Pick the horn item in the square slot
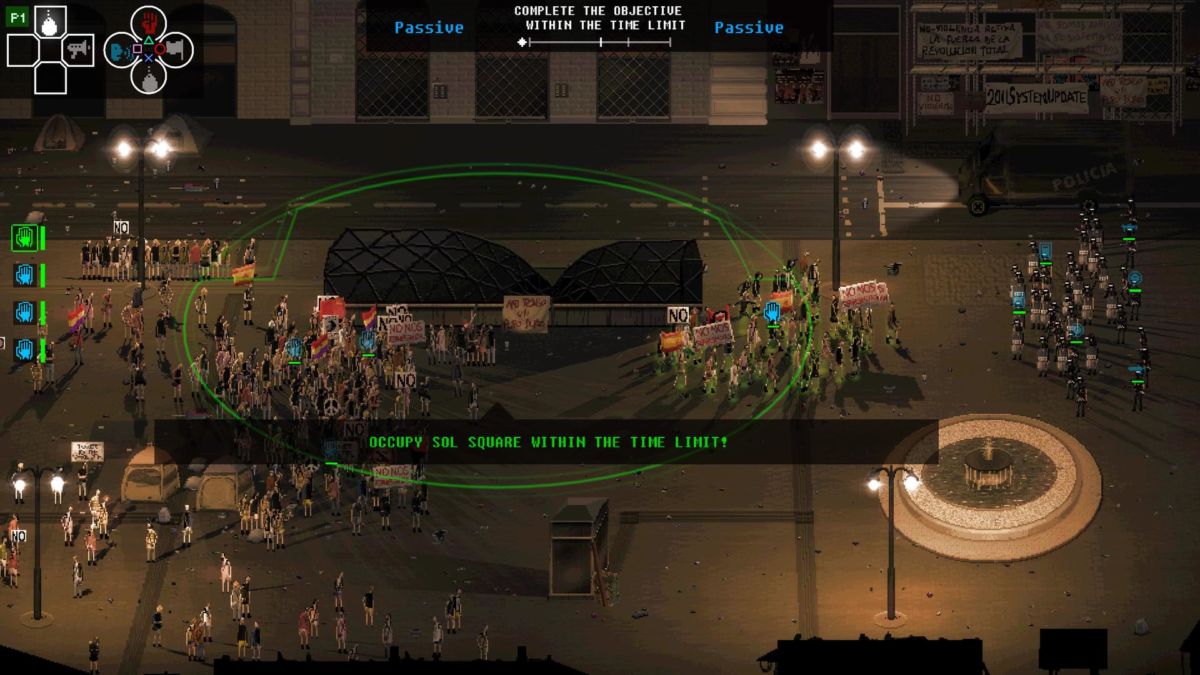Viewport: 1200px width, 675px height. click(78, 48)
